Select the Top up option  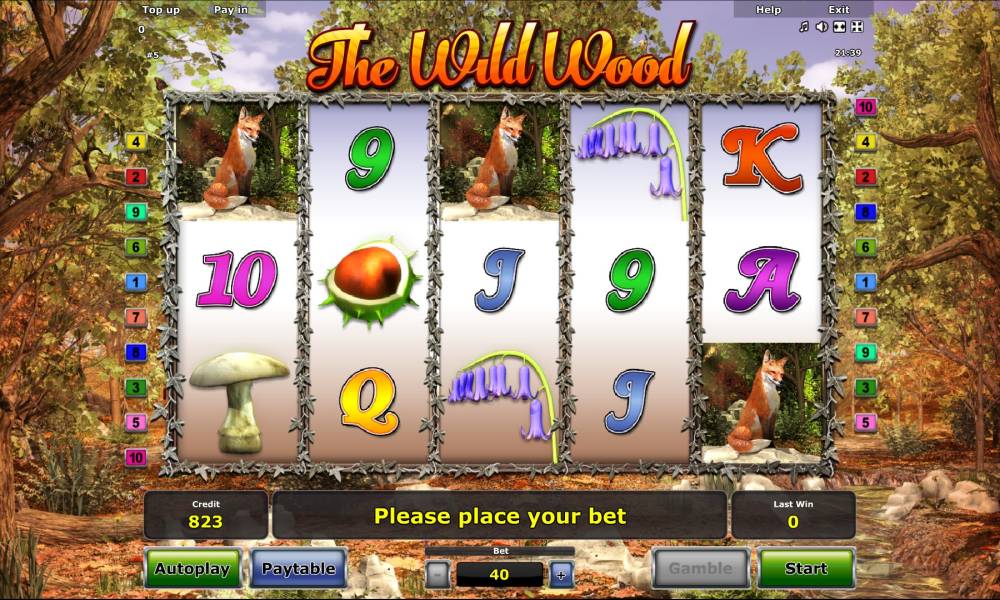click(160, 9)
